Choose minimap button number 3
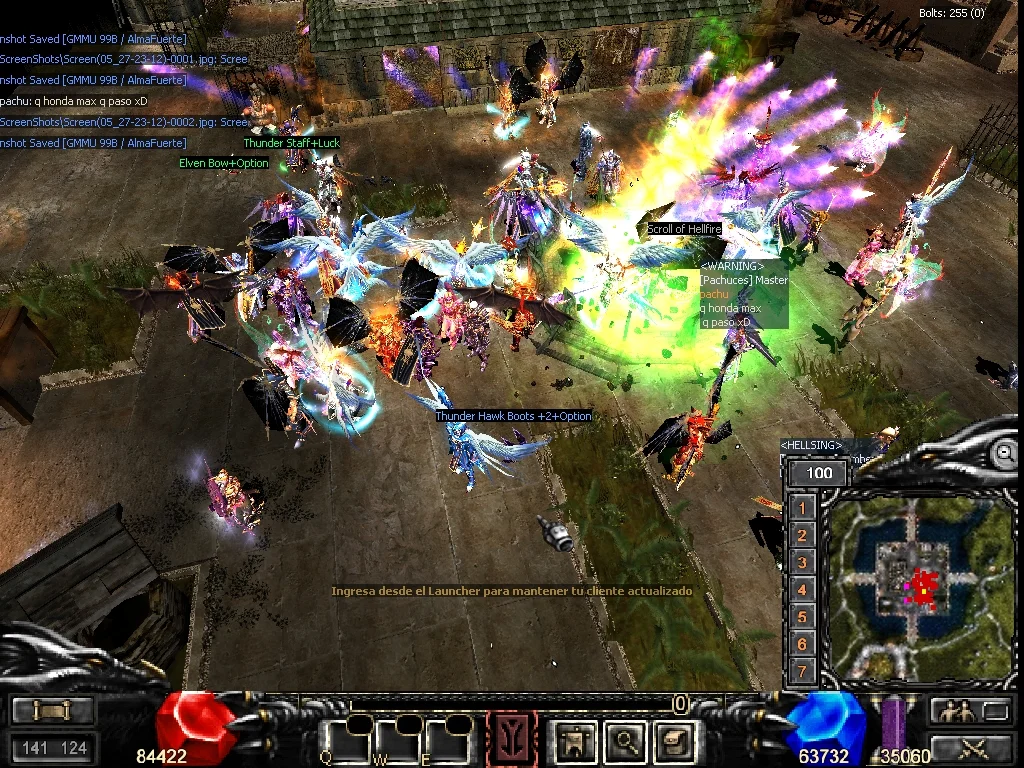The width and height of the screenshot is (1024, 768). click(x=801, y=563)
